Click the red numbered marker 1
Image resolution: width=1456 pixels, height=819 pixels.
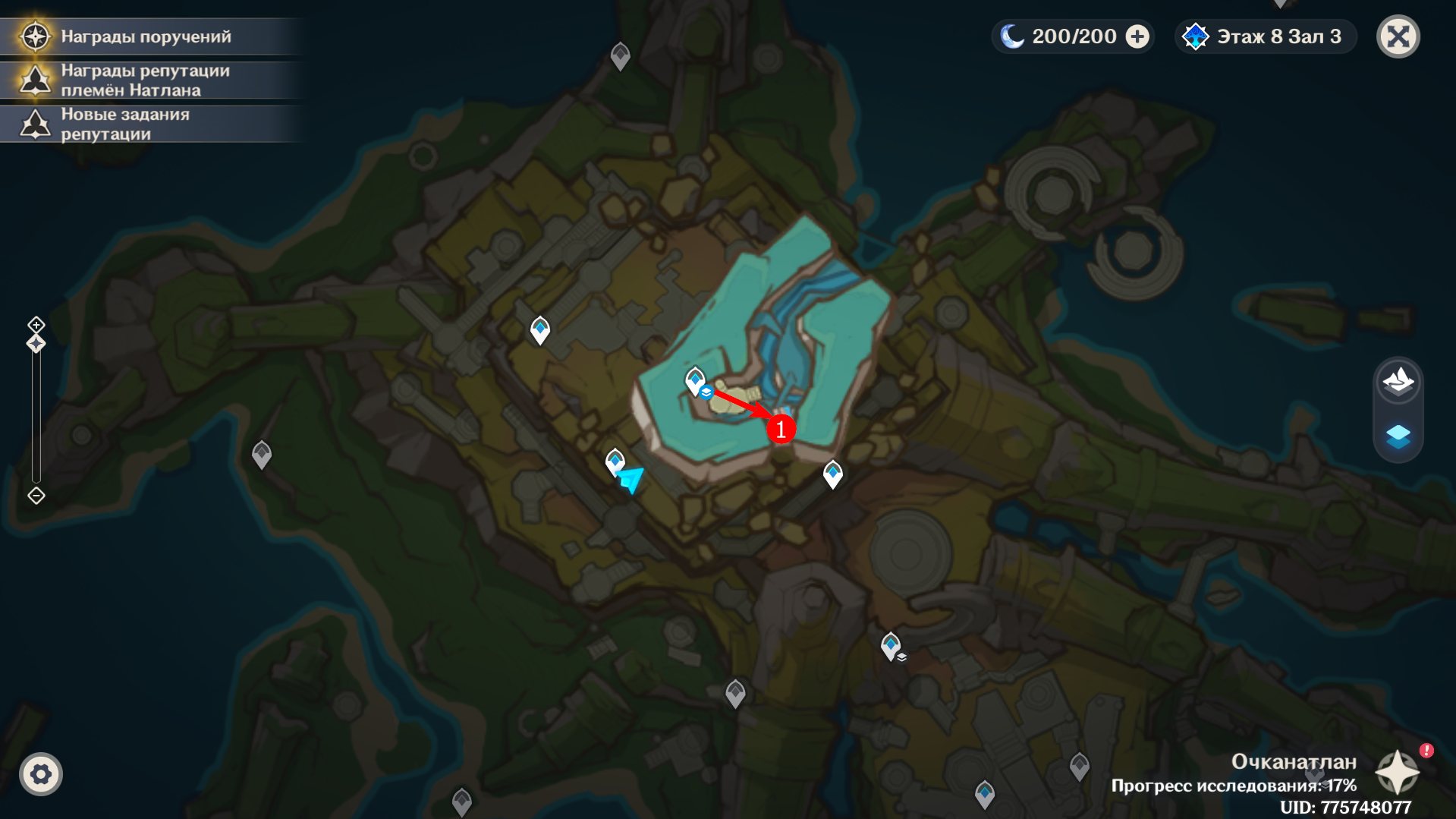click(781, 429)
